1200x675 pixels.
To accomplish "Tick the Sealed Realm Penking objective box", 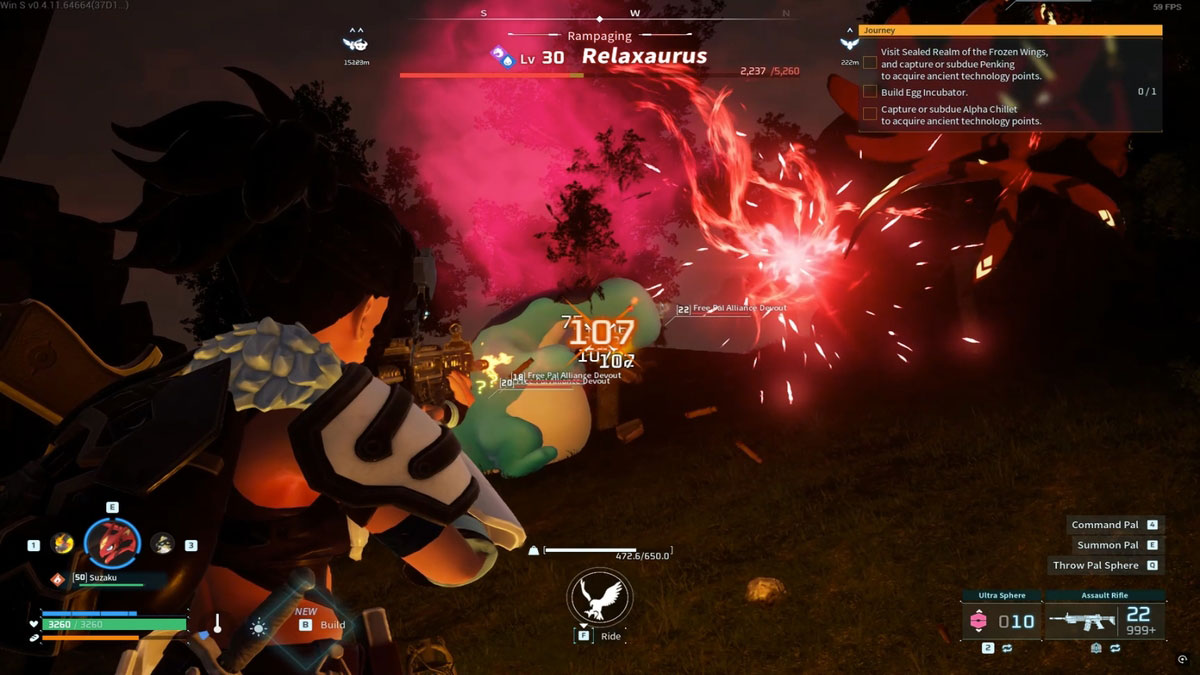I will 870,63.
